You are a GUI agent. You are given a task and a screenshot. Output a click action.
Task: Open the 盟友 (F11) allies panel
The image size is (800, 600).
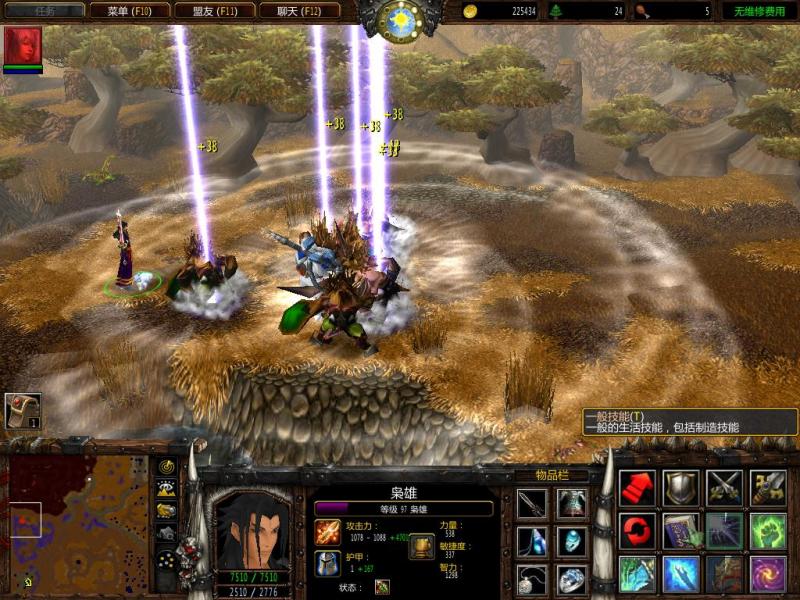point(214,11)
